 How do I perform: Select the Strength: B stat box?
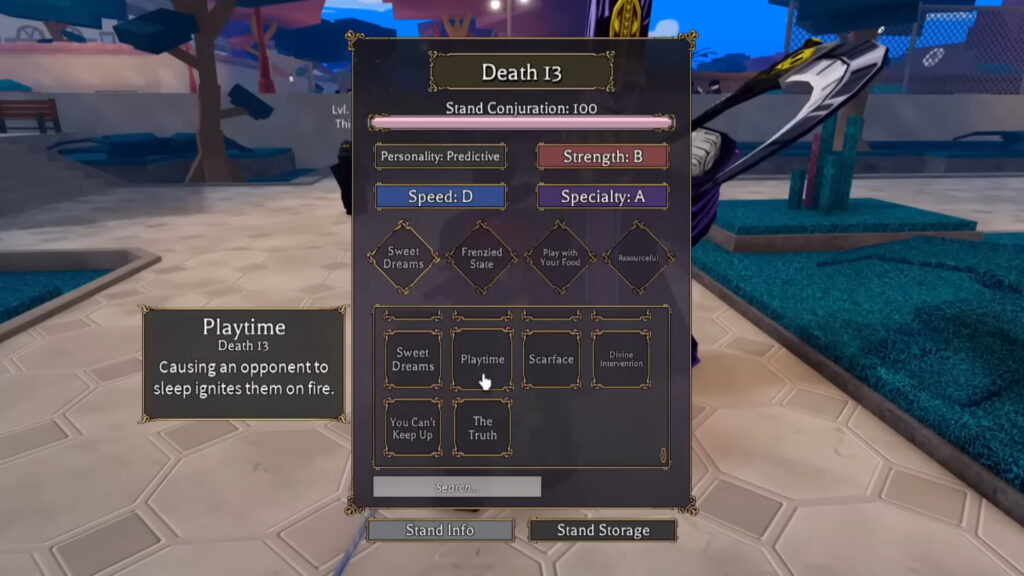(x=603, y=156)
